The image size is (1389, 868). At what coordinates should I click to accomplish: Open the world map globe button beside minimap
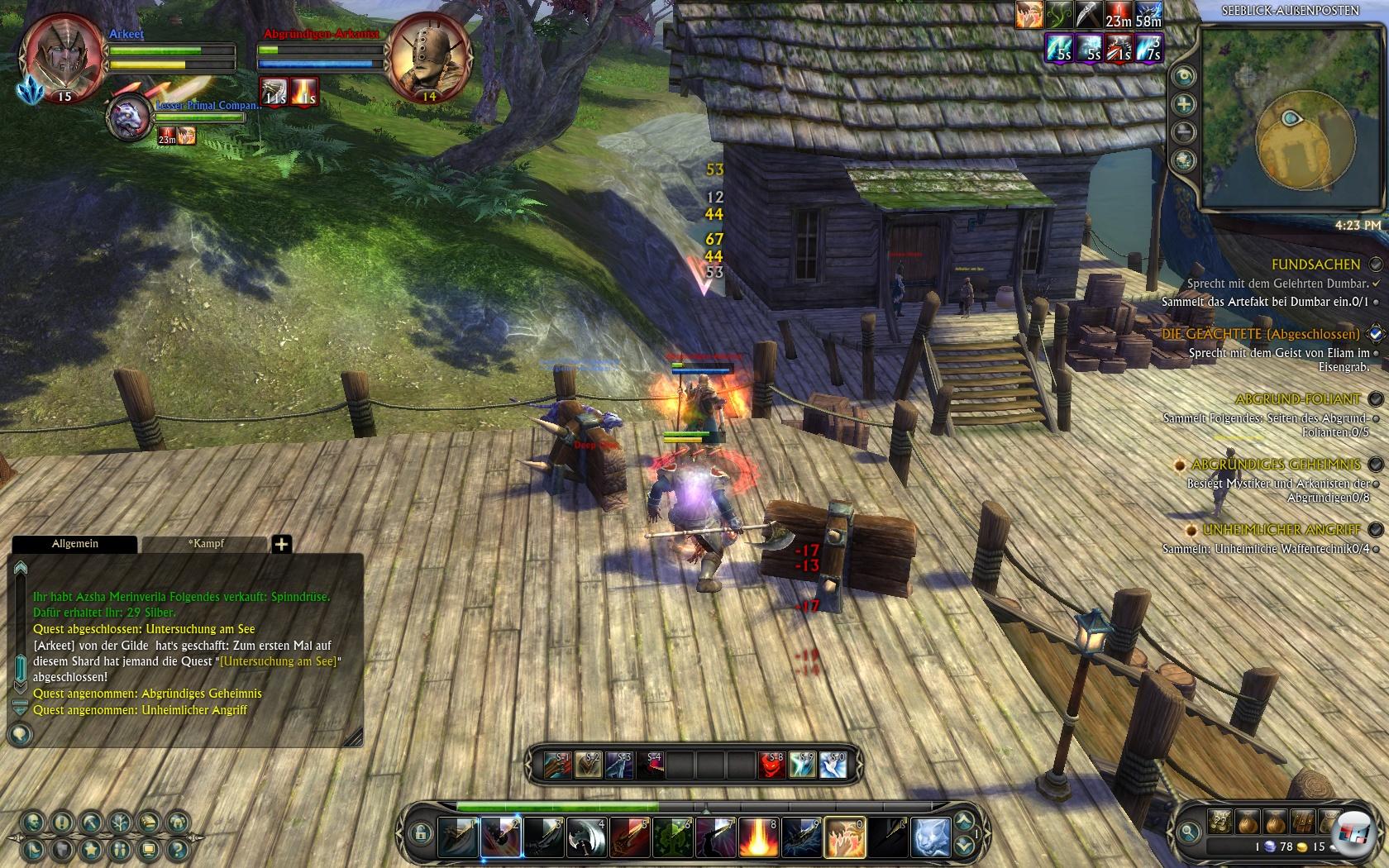[x=1184, y=160]
